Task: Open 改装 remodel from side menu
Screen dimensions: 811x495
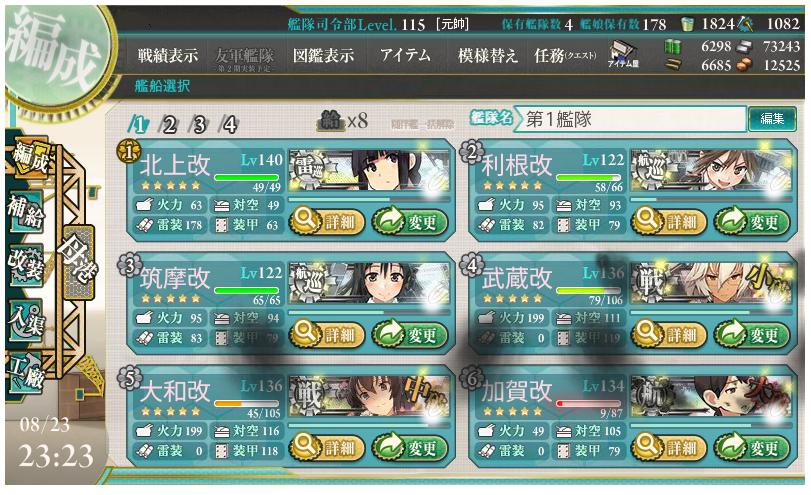Action: pyautogui.click(x=24, y=264)
